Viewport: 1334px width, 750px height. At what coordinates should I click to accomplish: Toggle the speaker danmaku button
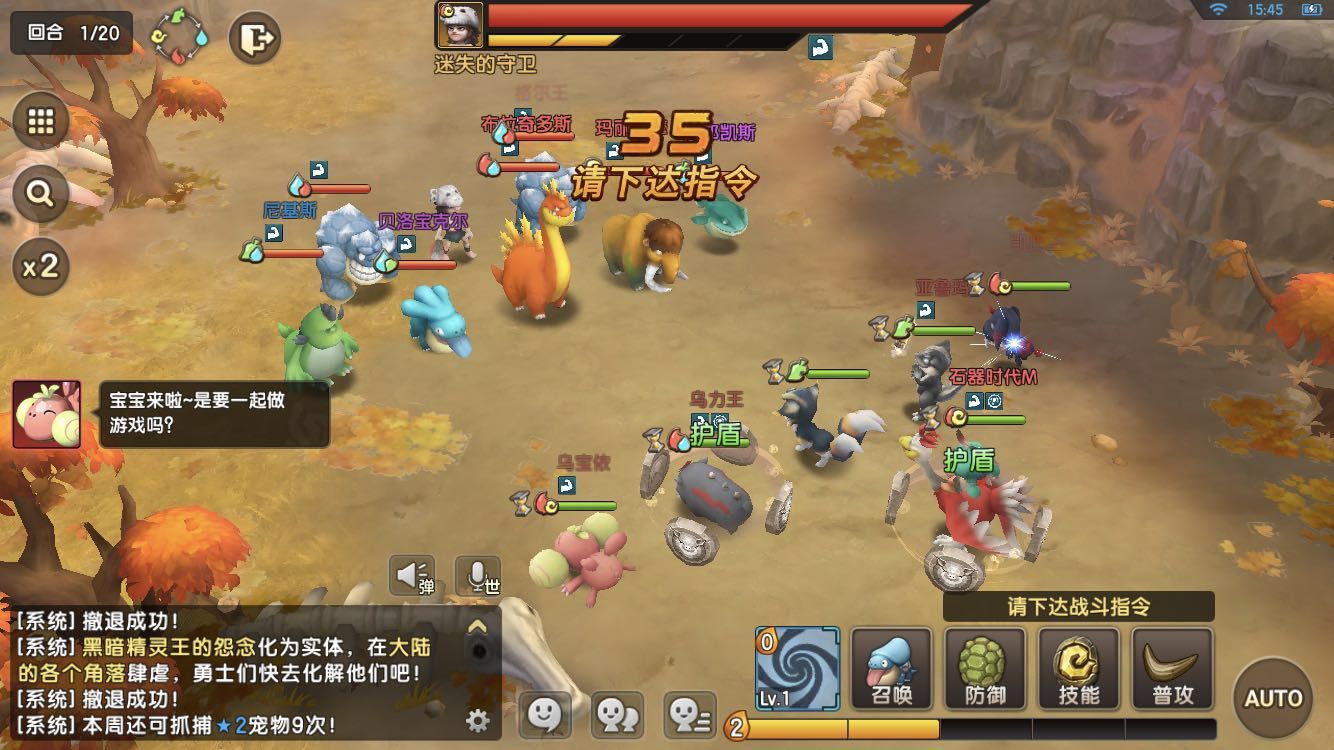pyautogui.click(x=412, y=575)
